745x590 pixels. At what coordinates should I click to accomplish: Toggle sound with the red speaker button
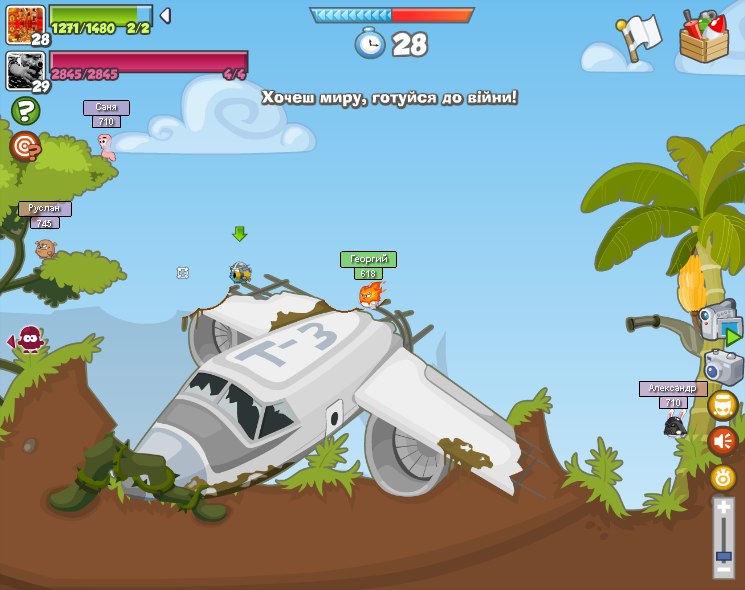point(723,441)
